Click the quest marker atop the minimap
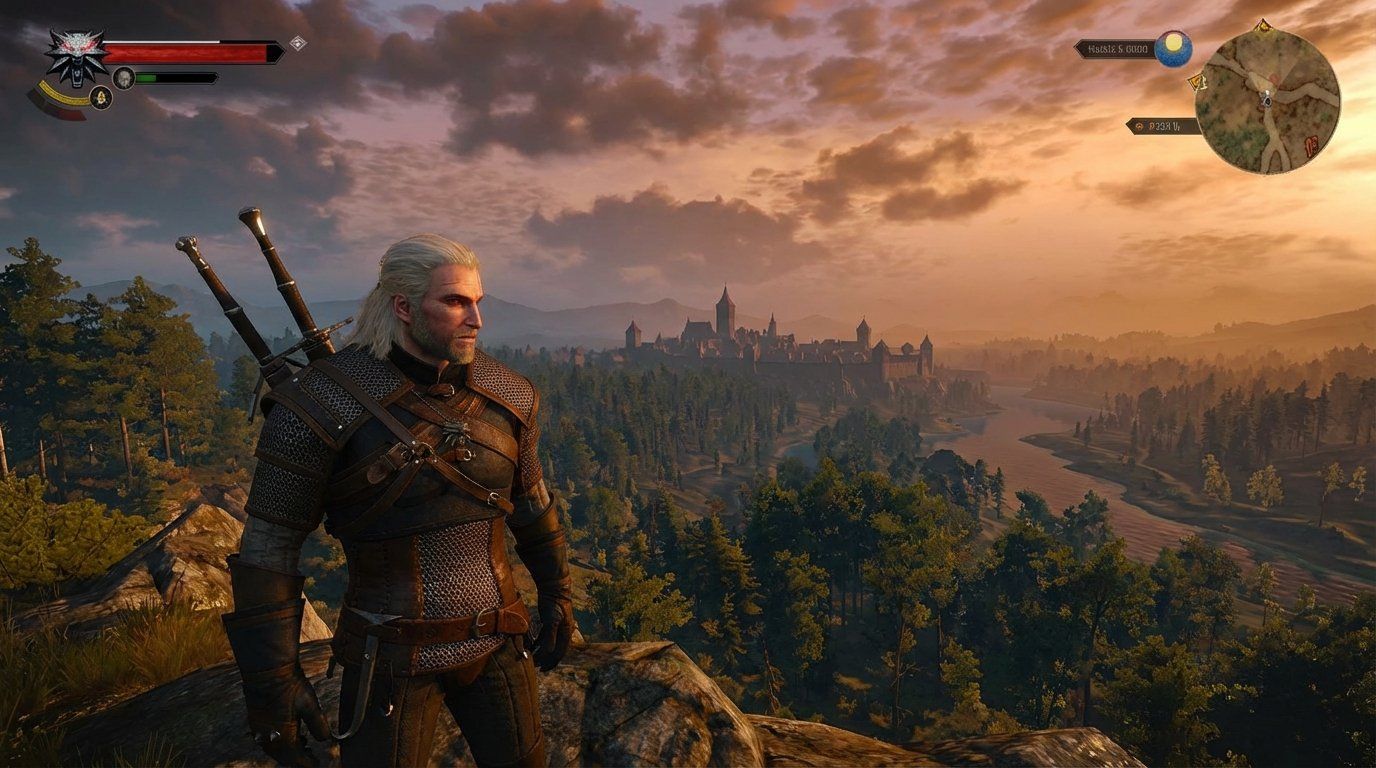 coord(1263,26)
